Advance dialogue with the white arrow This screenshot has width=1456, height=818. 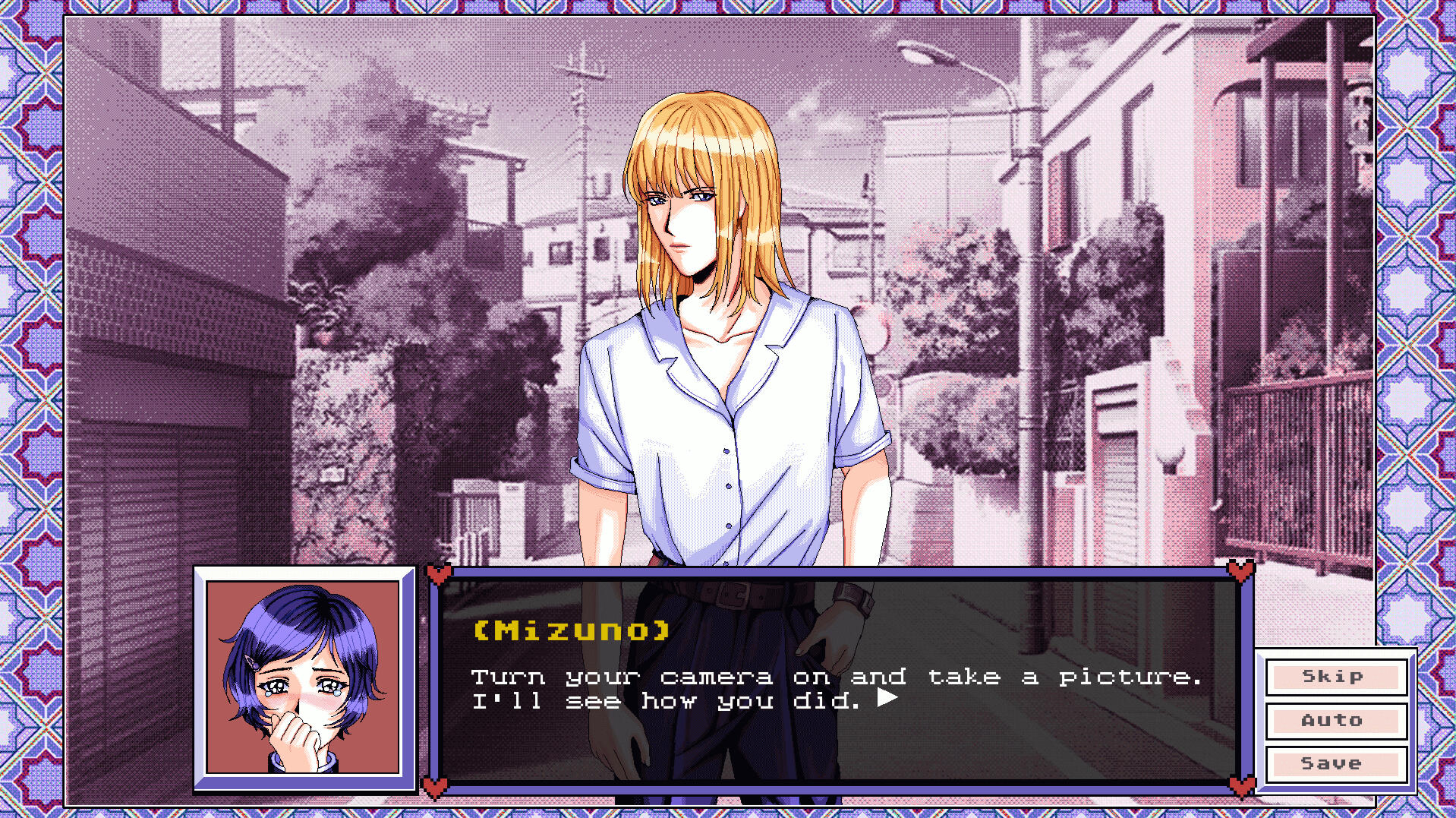[887, 698]
